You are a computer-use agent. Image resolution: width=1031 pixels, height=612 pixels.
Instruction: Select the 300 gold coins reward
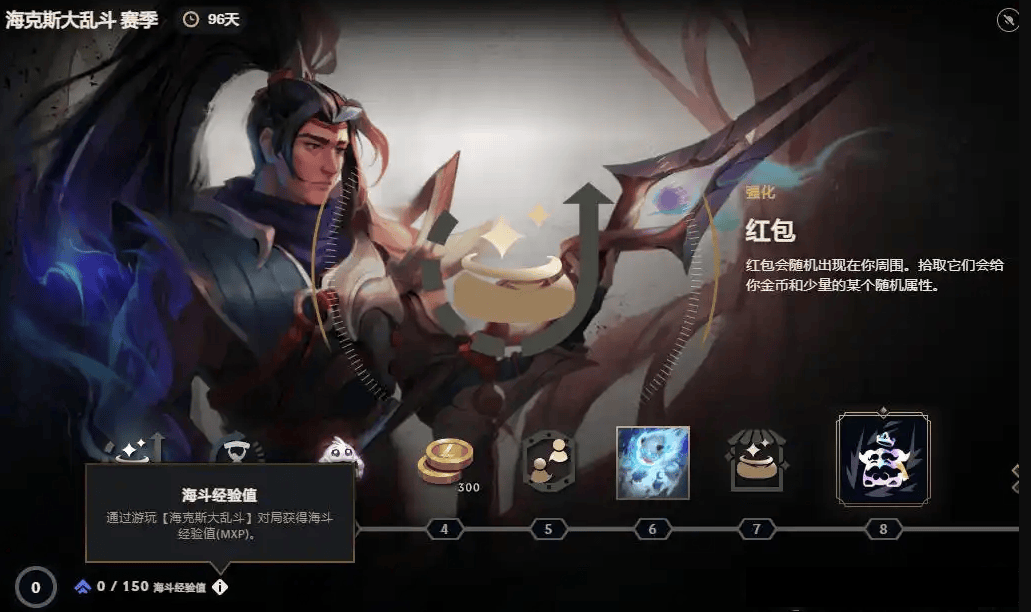(445, 463)
